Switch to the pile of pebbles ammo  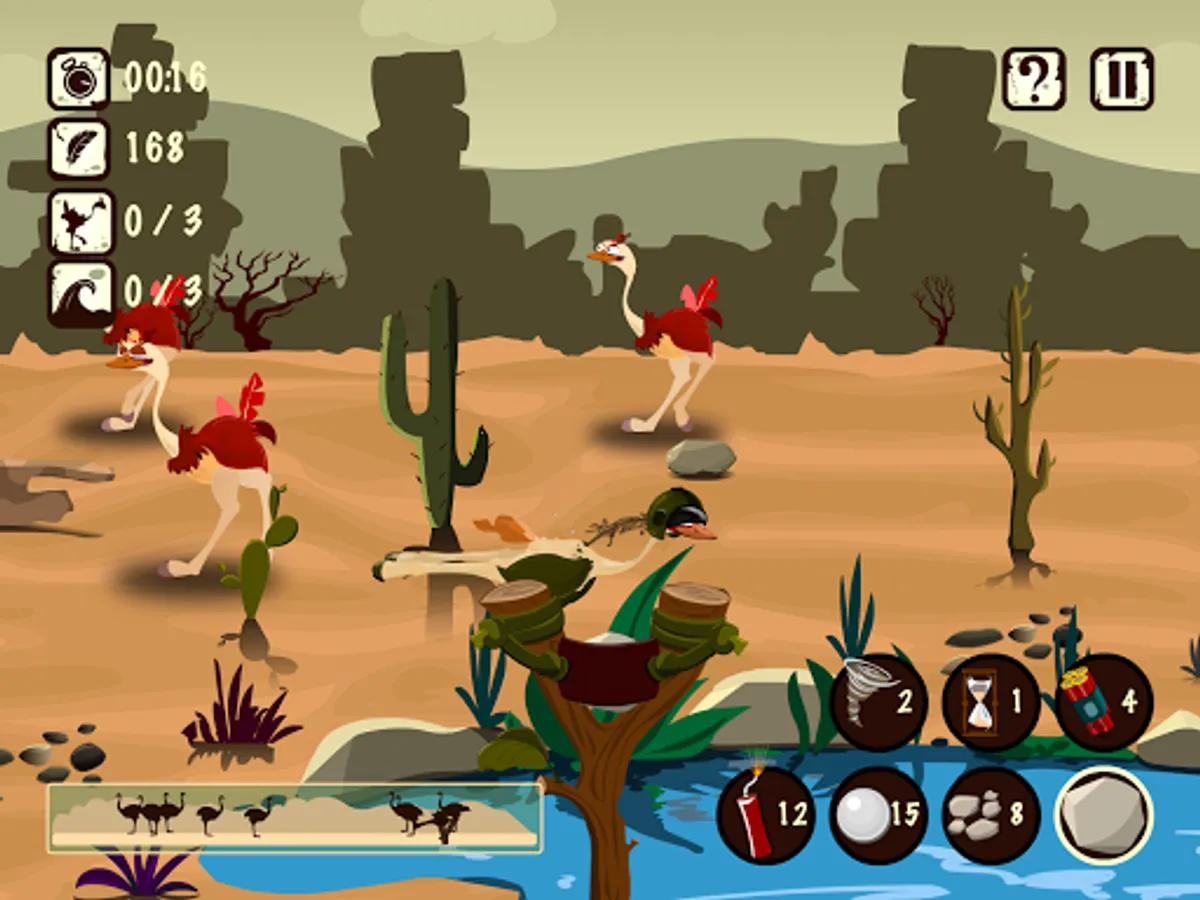[991, 815]
